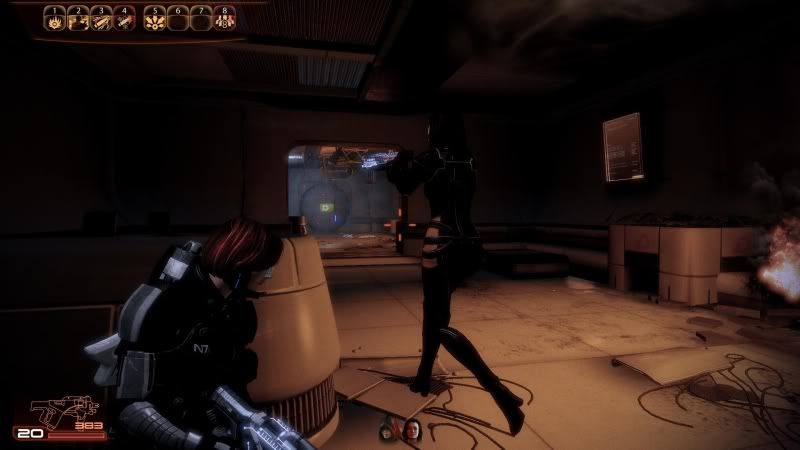This screenshot has height=450, width=800.
Task: Select the masked squadmate portrait
Action: pyautogui.click(x=388, y=432)
